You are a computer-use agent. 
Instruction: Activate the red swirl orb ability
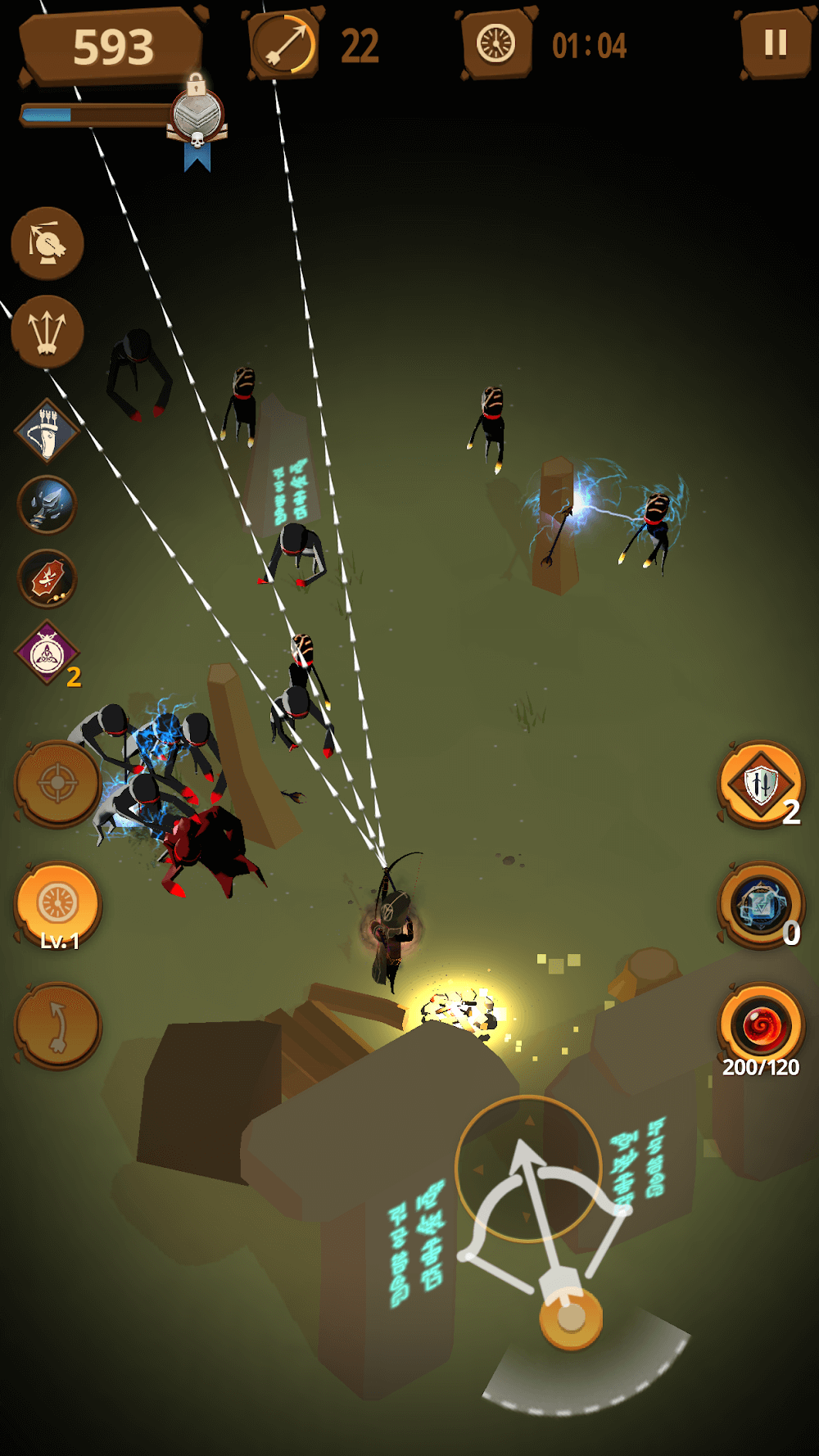pyautogui.click(x=761, y=1026)
